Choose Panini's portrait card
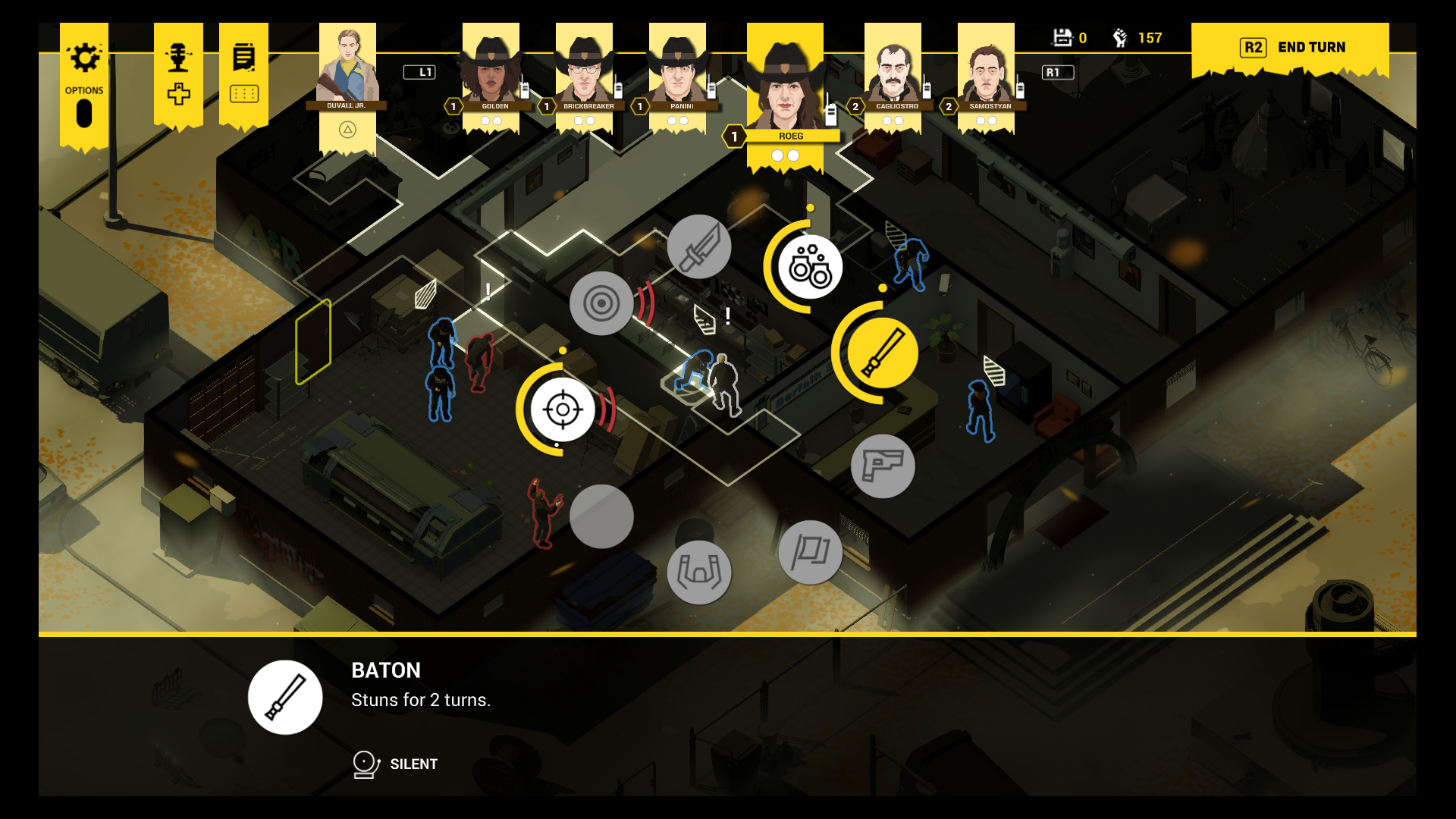 point(678,72)
